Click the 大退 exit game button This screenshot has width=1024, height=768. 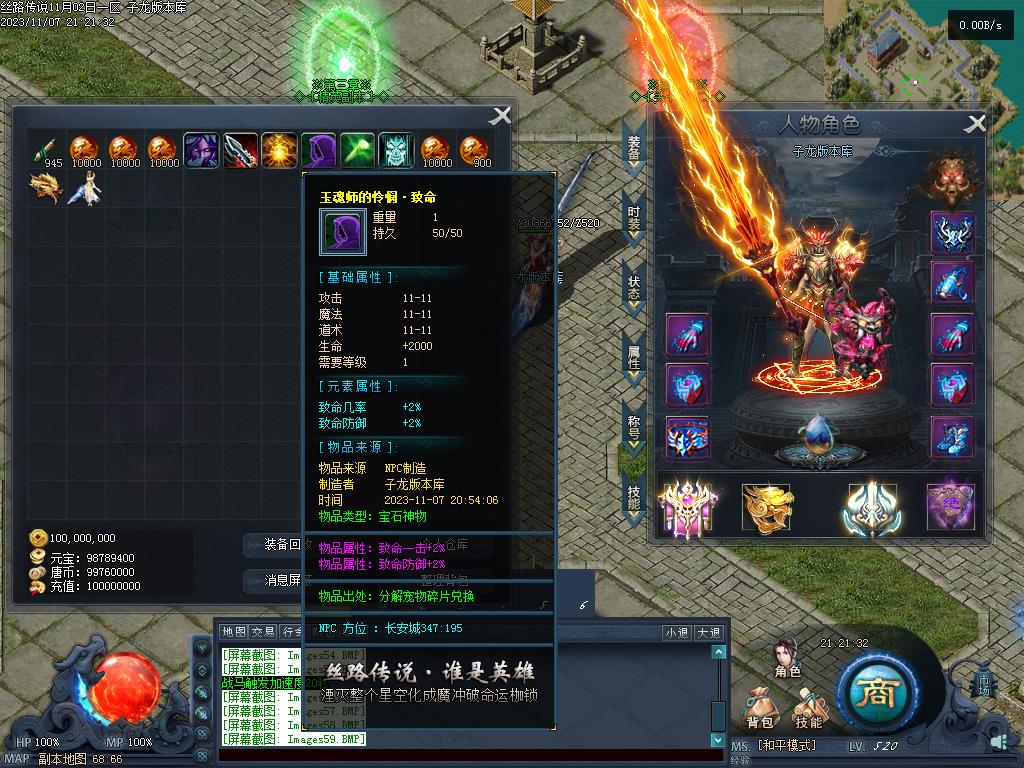(x=708, y=632)
